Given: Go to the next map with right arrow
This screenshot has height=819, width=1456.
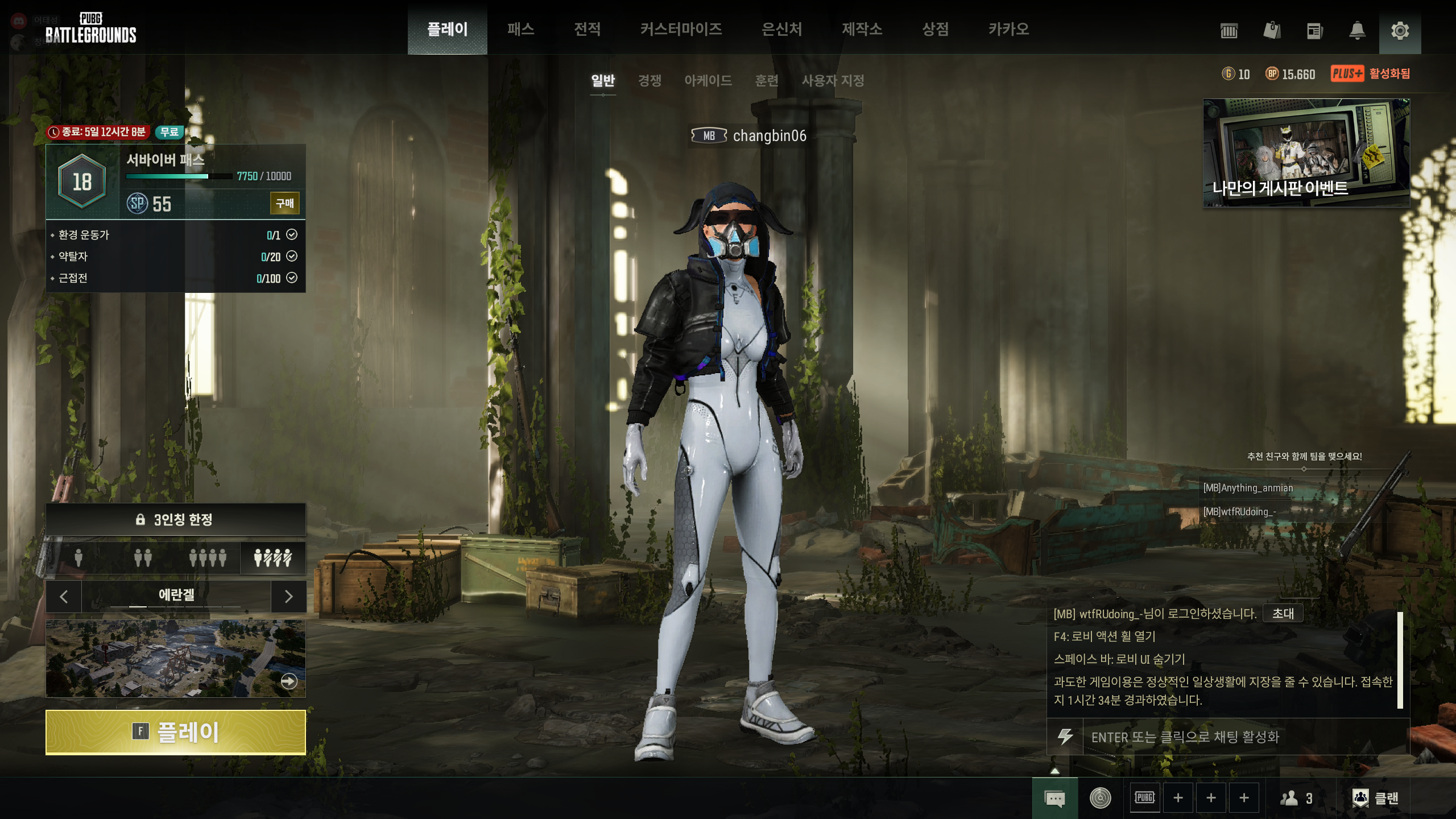Looking at the screenshot, I should [288, 596].
